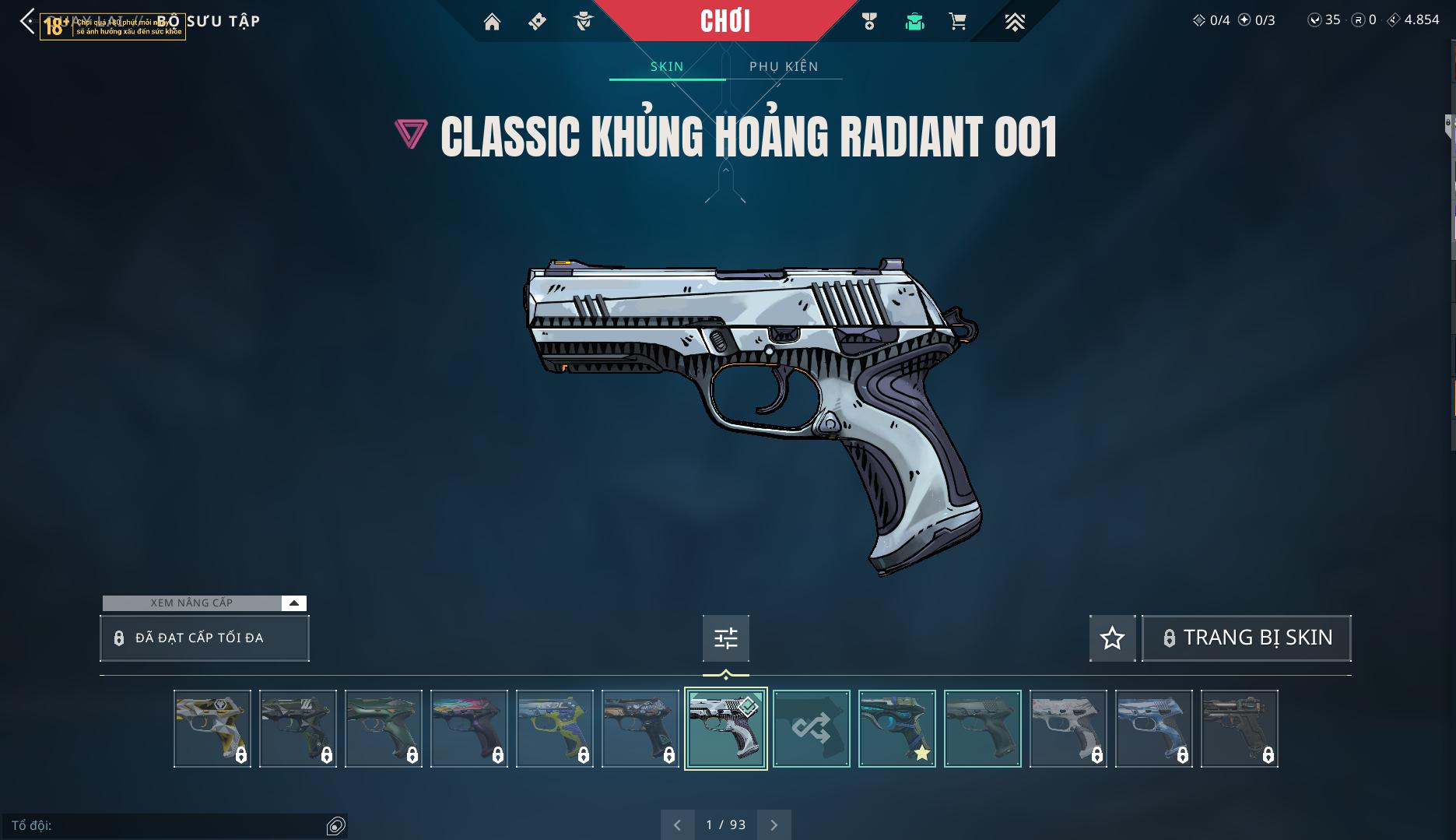
Task: Open the store shopping cart
Action: coord(958,22)
